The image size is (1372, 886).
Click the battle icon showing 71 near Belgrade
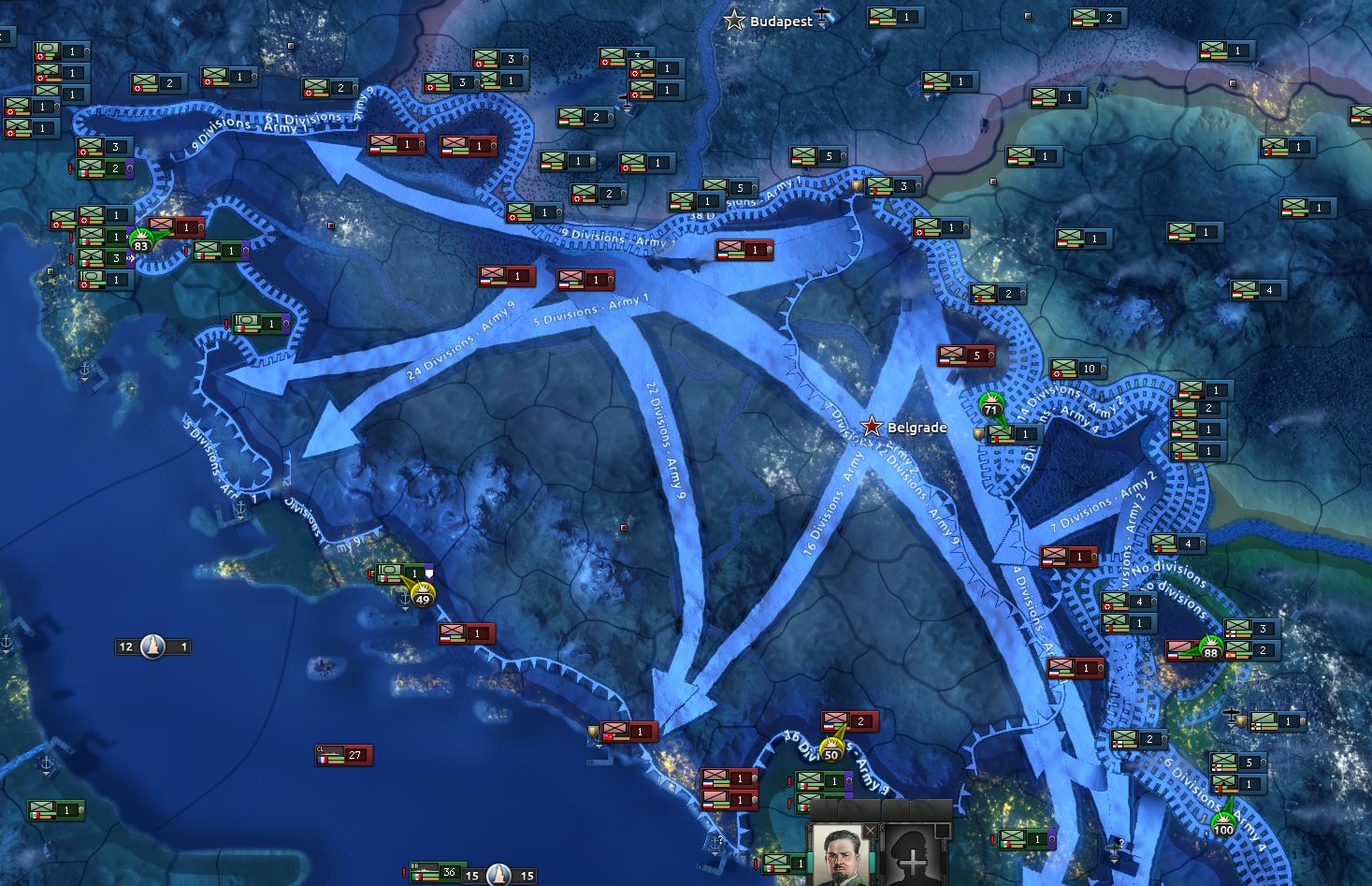(991, 409)
